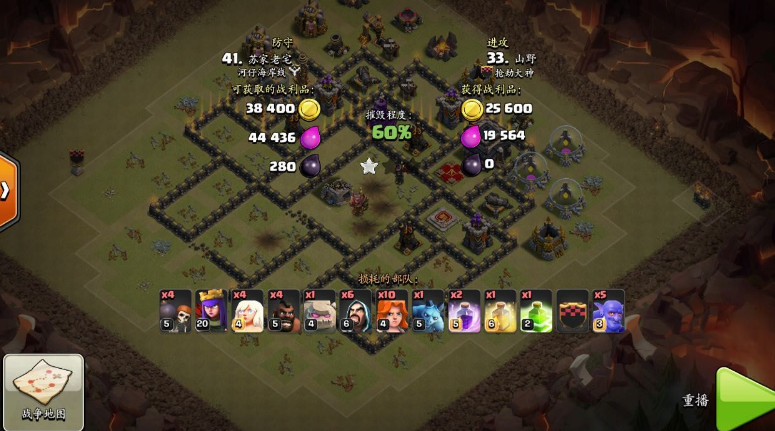Image resolution: width=775 pixels, height=431 pixels.
Task: Select the Valkyrie troop icon
Action: click(392, 312)
